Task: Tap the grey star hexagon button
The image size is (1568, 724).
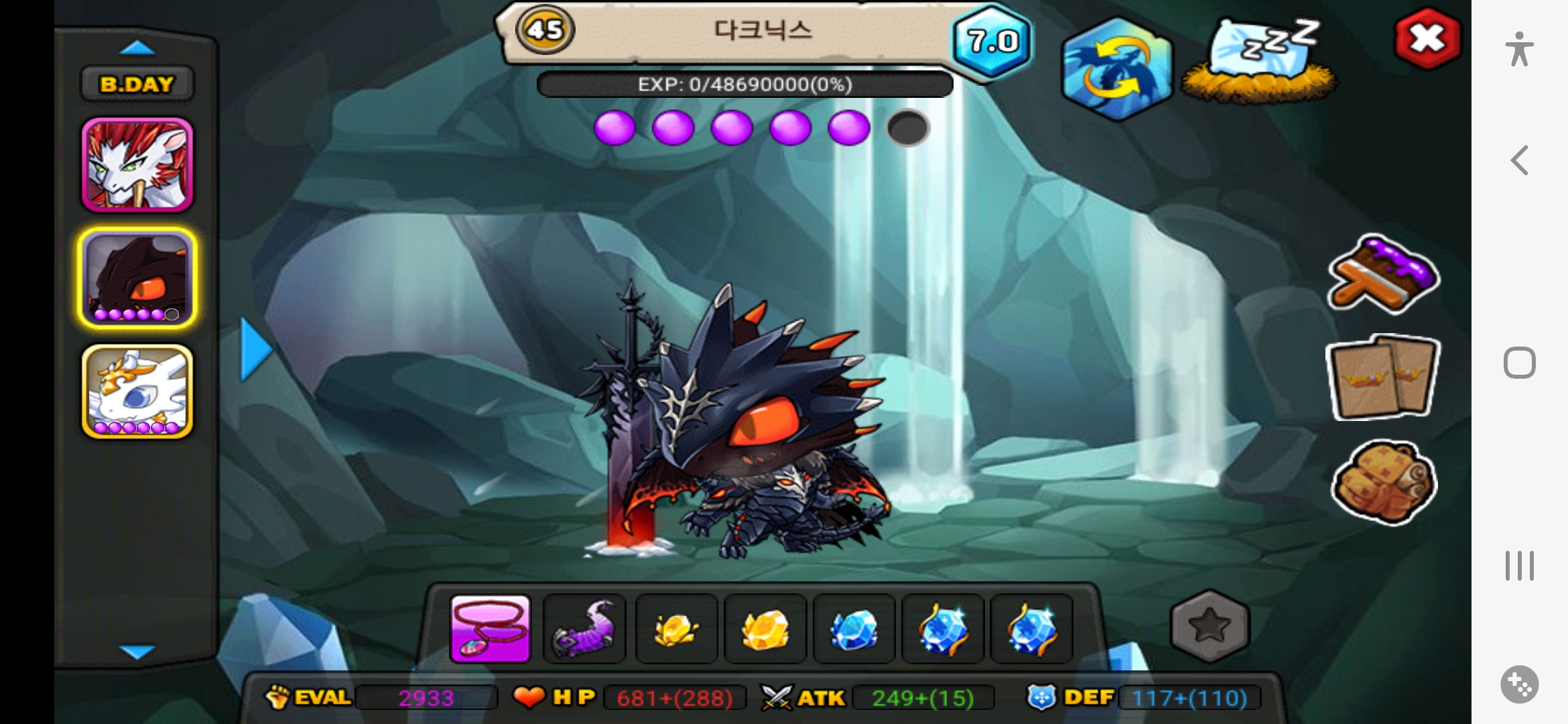Action: (1210, 626)
